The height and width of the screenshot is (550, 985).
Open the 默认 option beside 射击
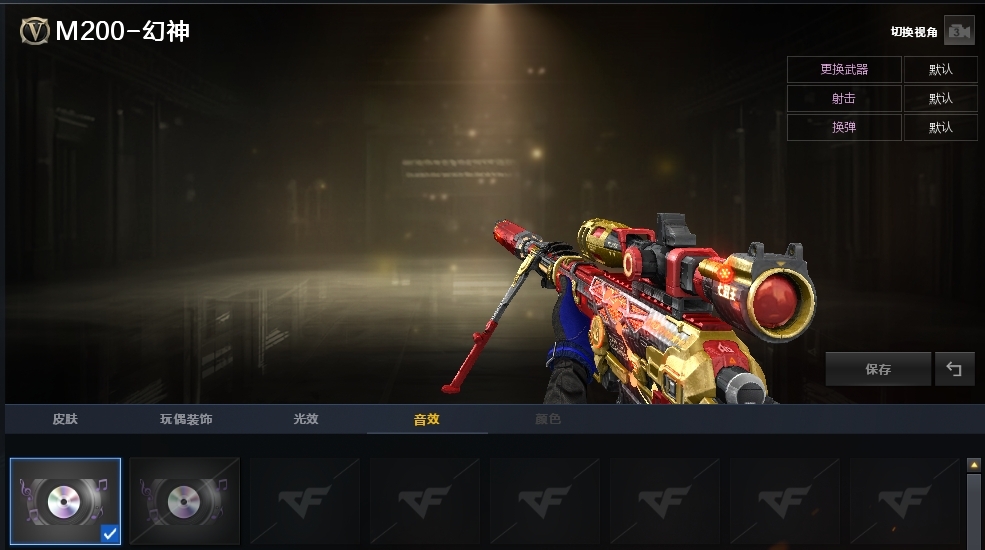[940, 99]
